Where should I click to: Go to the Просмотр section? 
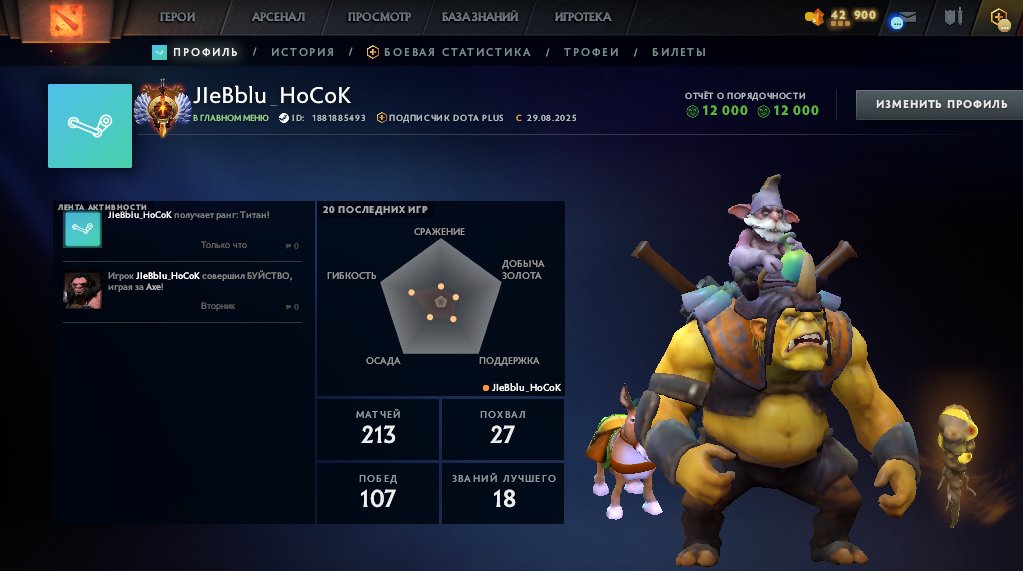pyautogui.click(x=379, y=17)
